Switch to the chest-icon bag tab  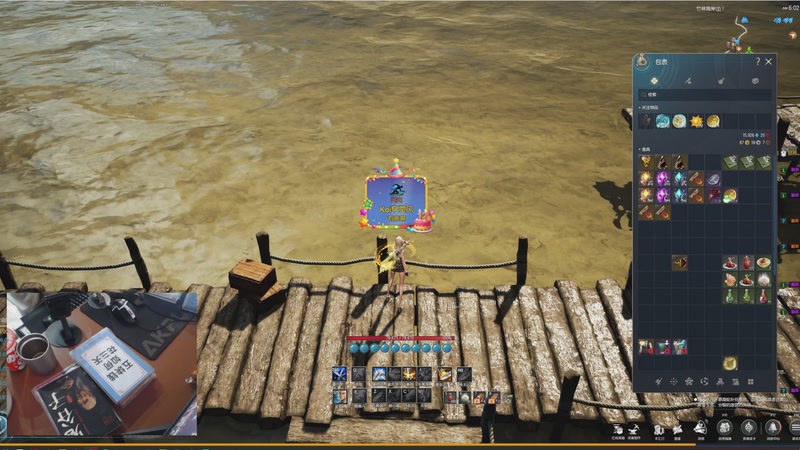click(755, 80)
